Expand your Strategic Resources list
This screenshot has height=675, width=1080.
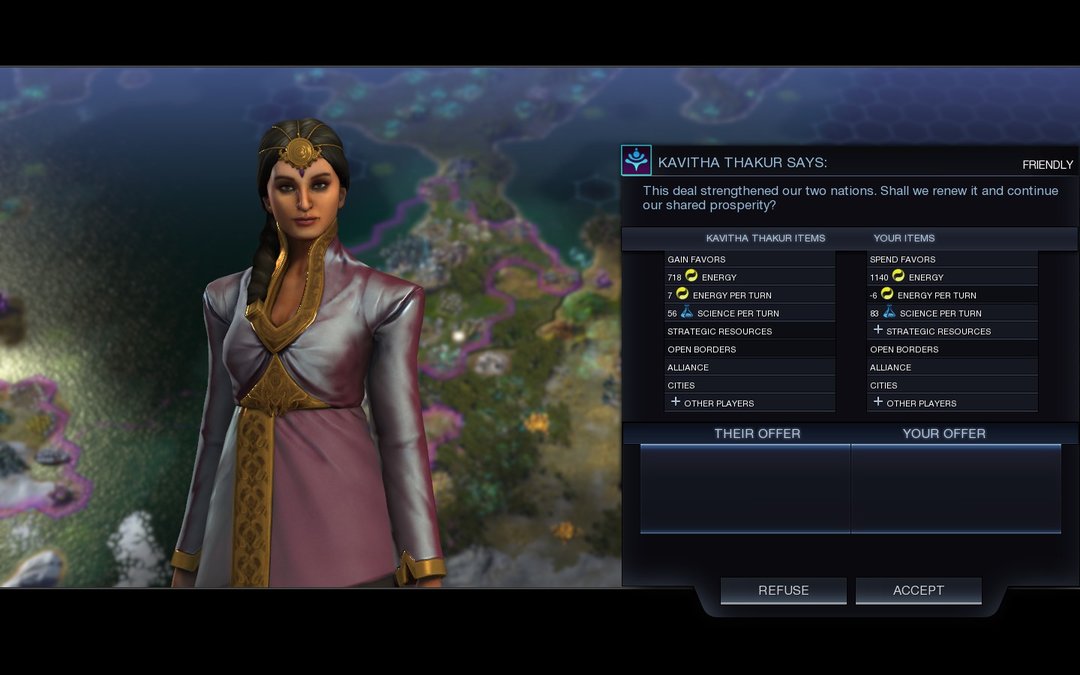(951, 331)
